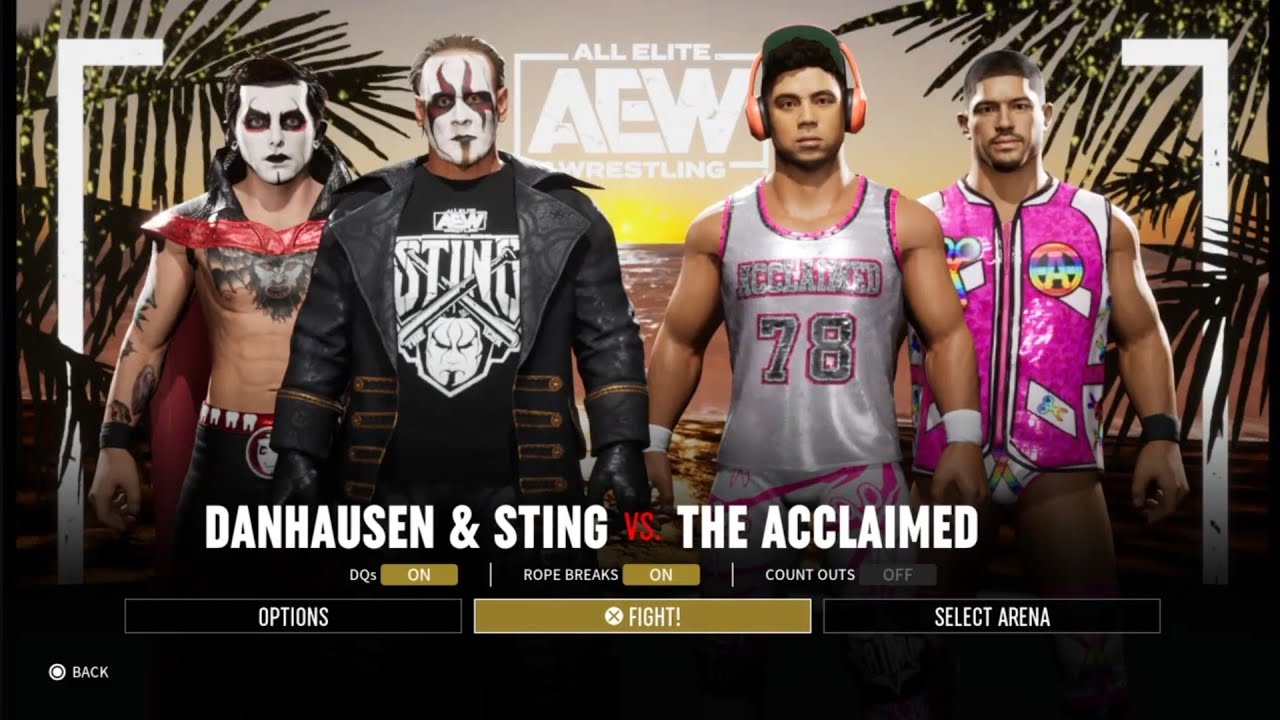Toggle the DQs setting
Screen dimensions: 1280x720
click(x=419, y=575)
